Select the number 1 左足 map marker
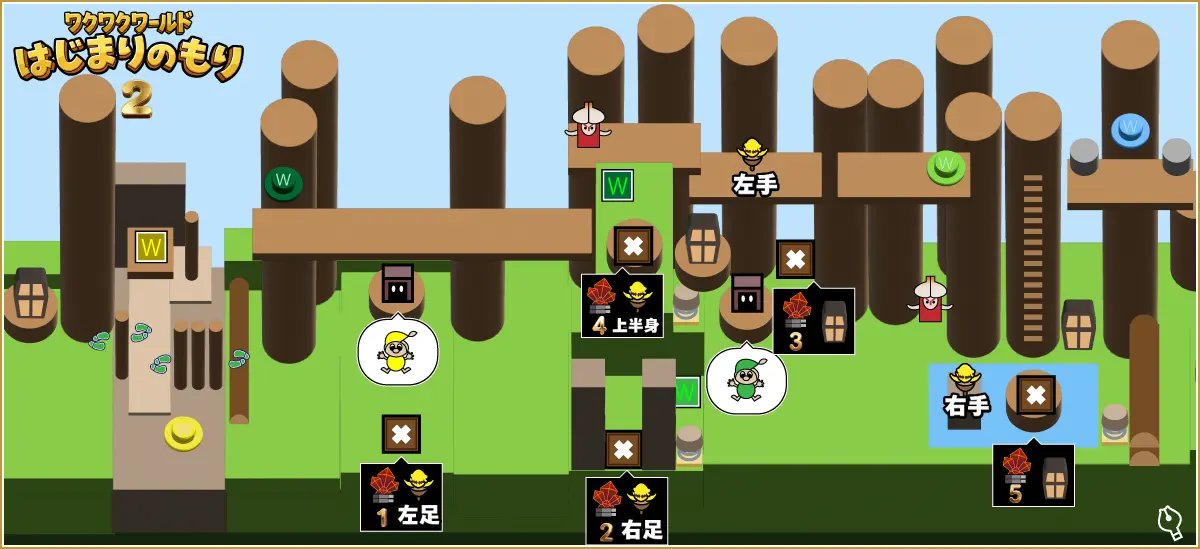Viewport: 1200px width, 549px height. coord(401,497)
